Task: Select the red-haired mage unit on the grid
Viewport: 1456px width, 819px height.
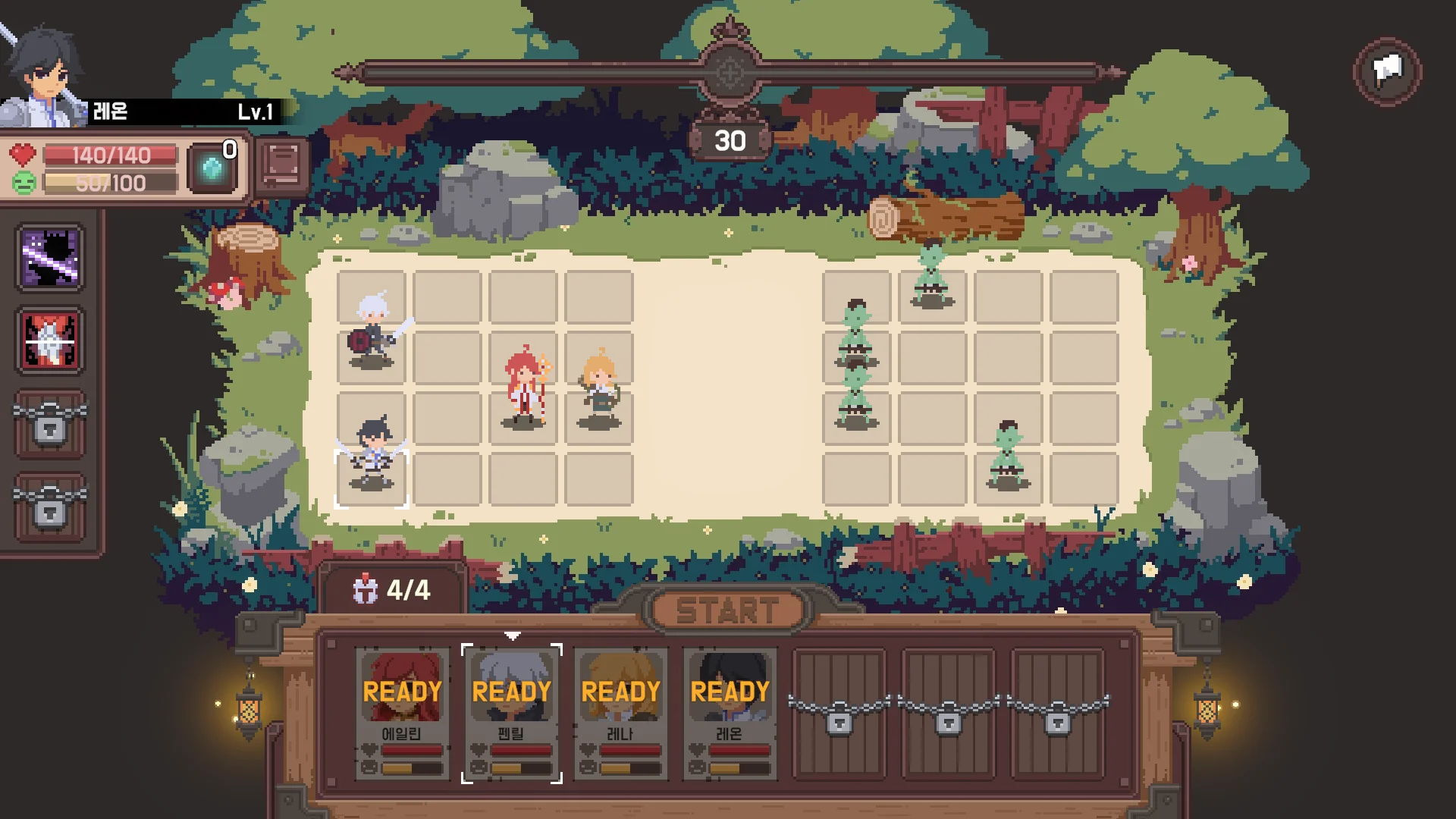Action: tap(525, 387)
